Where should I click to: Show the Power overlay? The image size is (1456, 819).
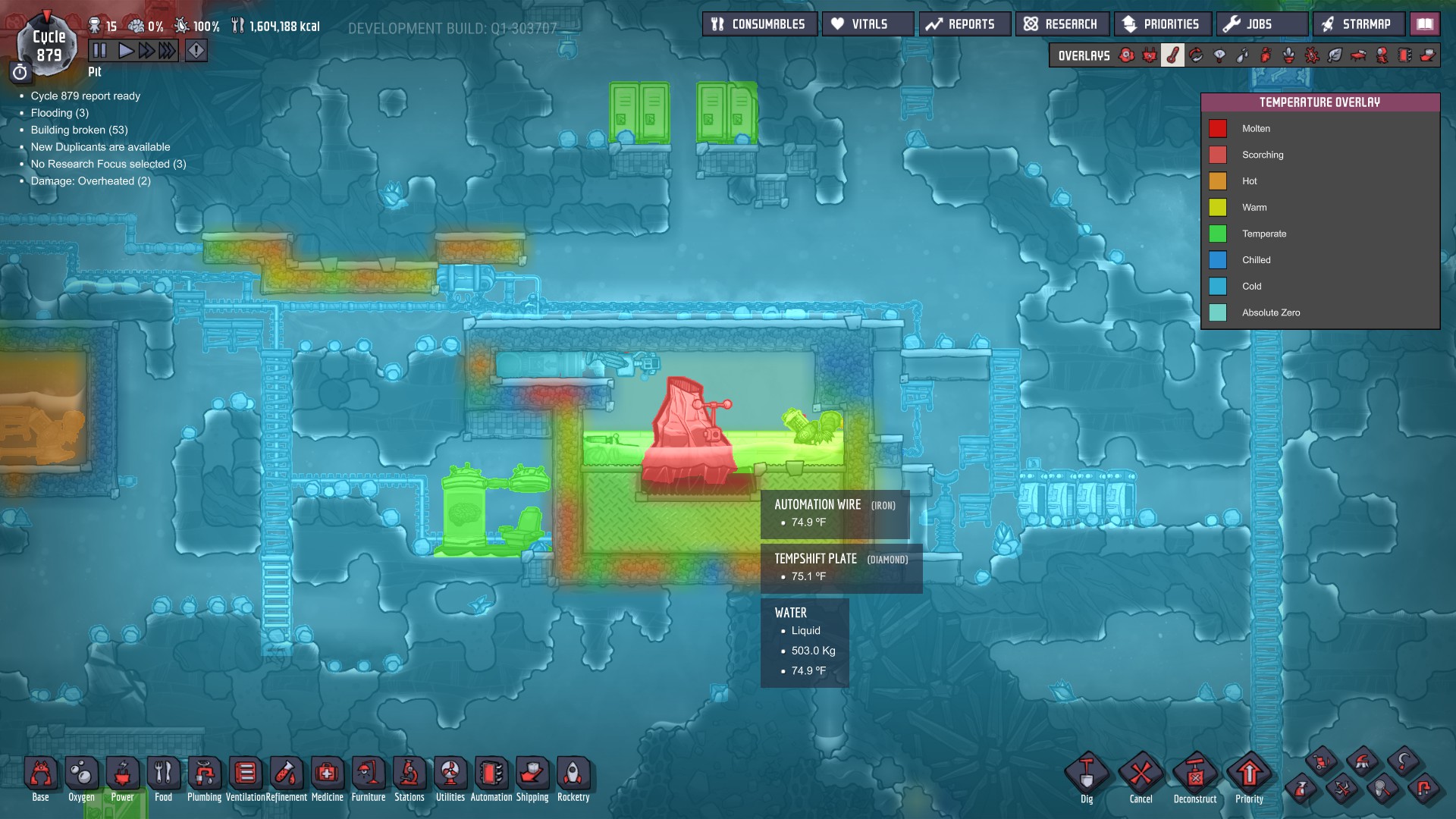[1150, 55]
